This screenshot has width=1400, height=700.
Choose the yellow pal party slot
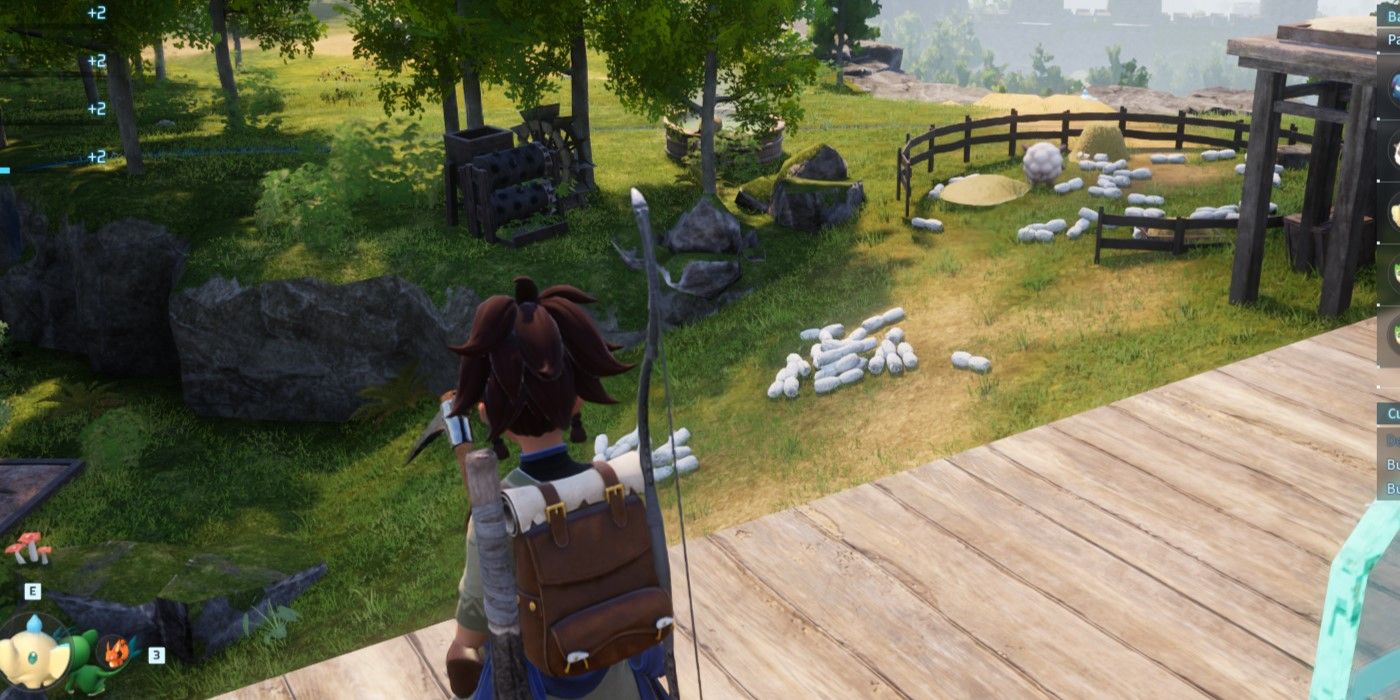[1392, 211]
